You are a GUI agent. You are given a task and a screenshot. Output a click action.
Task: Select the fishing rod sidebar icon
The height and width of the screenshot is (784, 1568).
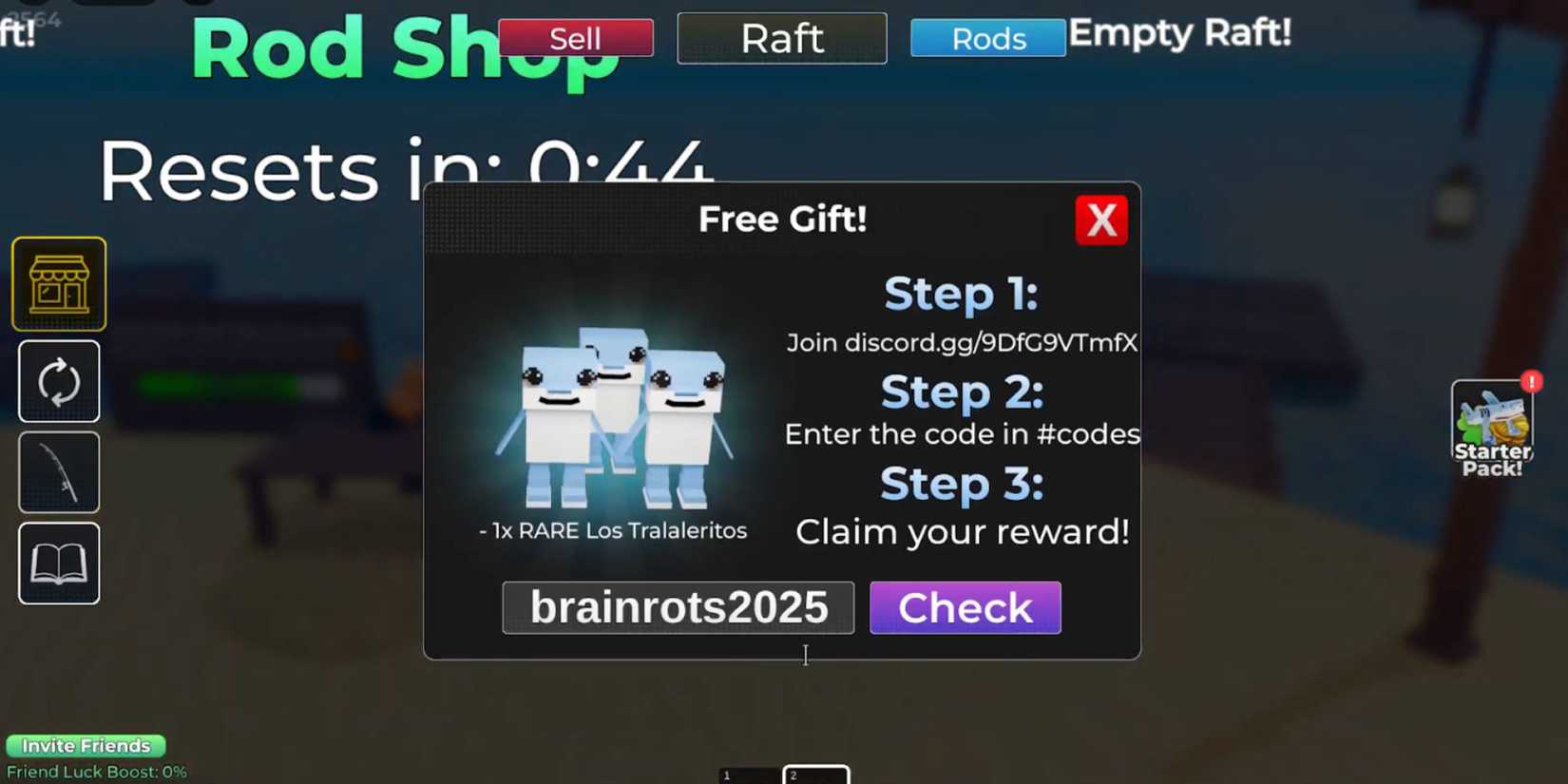[x=59, y=470]
